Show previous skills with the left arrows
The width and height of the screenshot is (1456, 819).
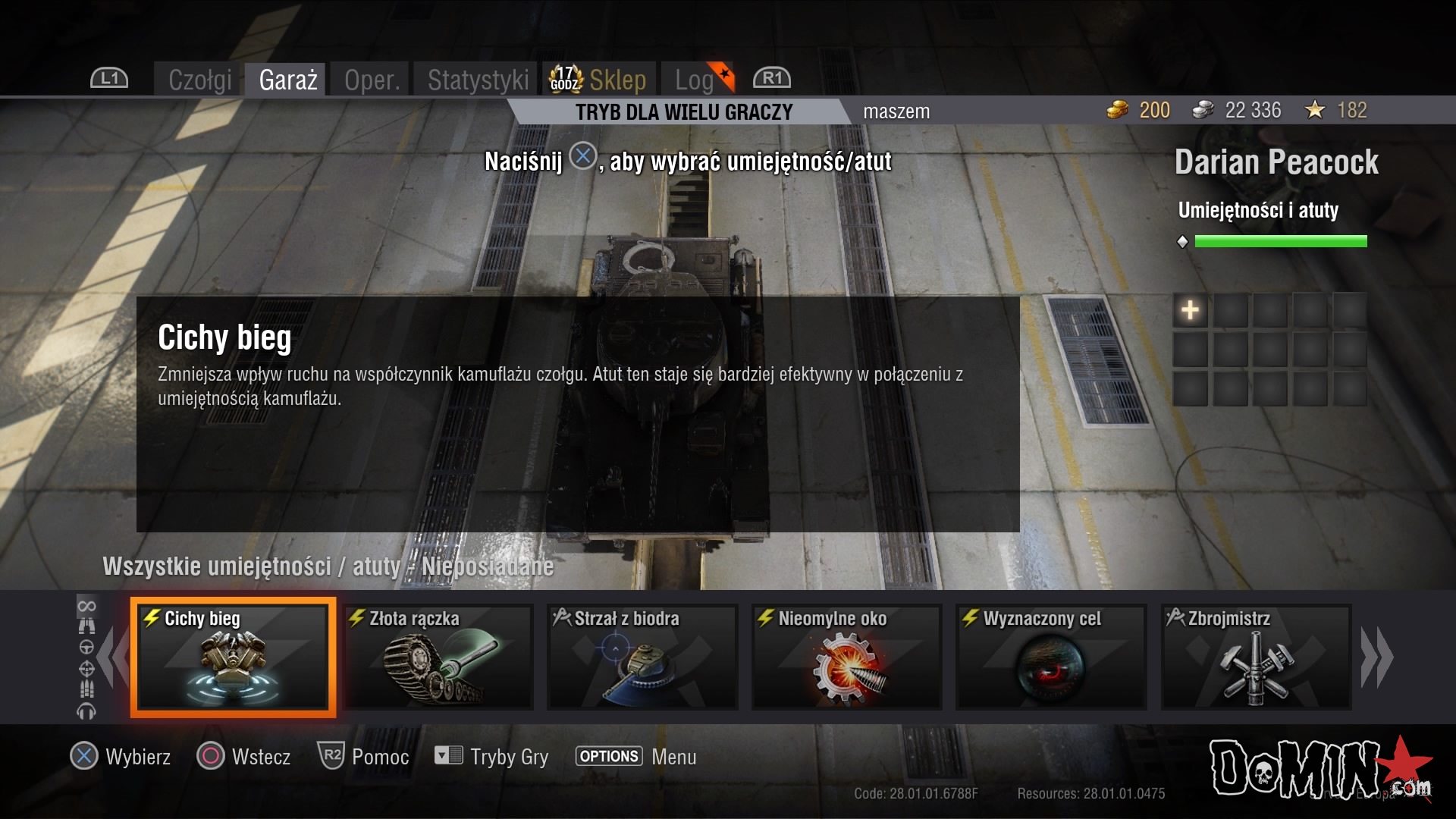click(x=114, y=657)
